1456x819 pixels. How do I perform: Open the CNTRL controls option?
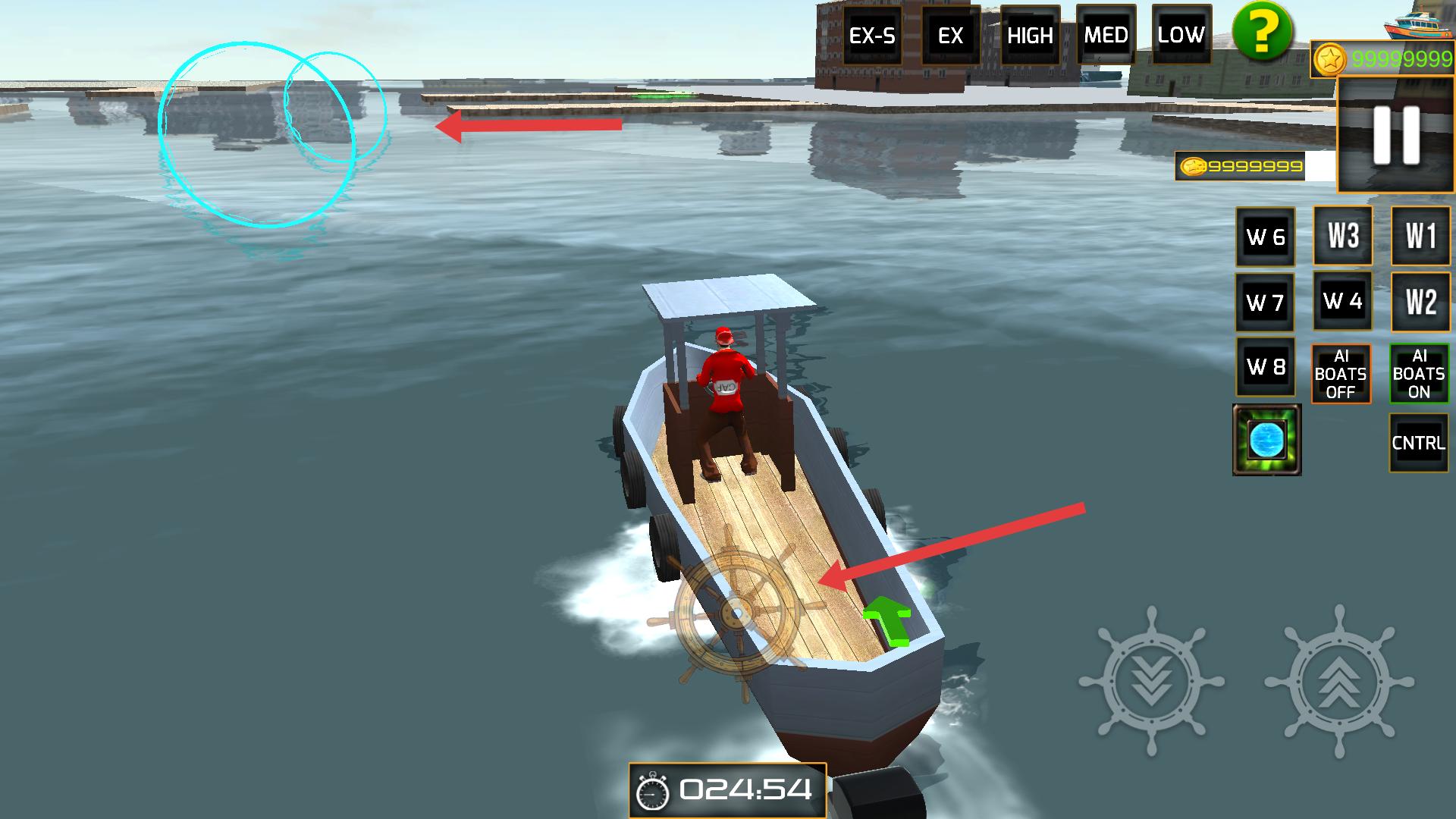[1419, 443]
